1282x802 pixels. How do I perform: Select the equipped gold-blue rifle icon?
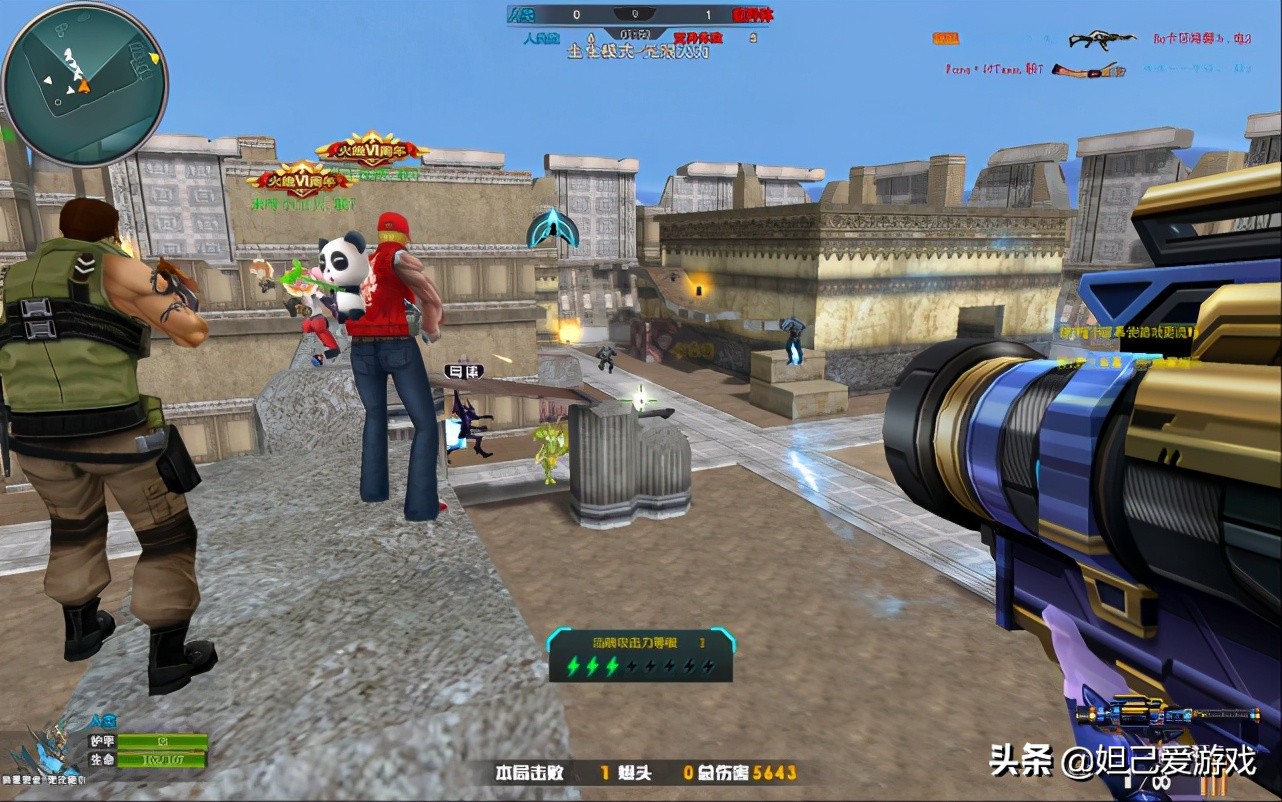coord(1167,714)
